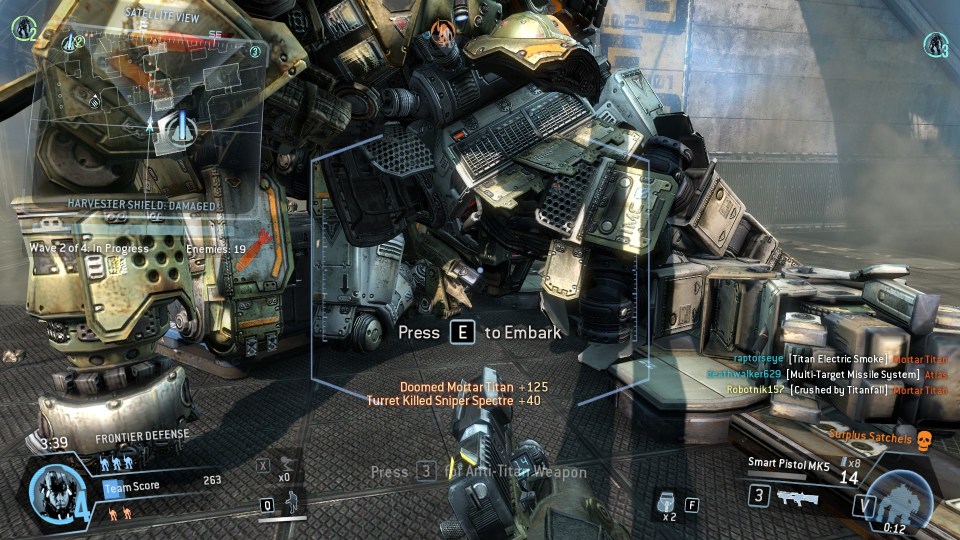Click the orange skull Surplus Satchels icon

(x=924, y=437)
